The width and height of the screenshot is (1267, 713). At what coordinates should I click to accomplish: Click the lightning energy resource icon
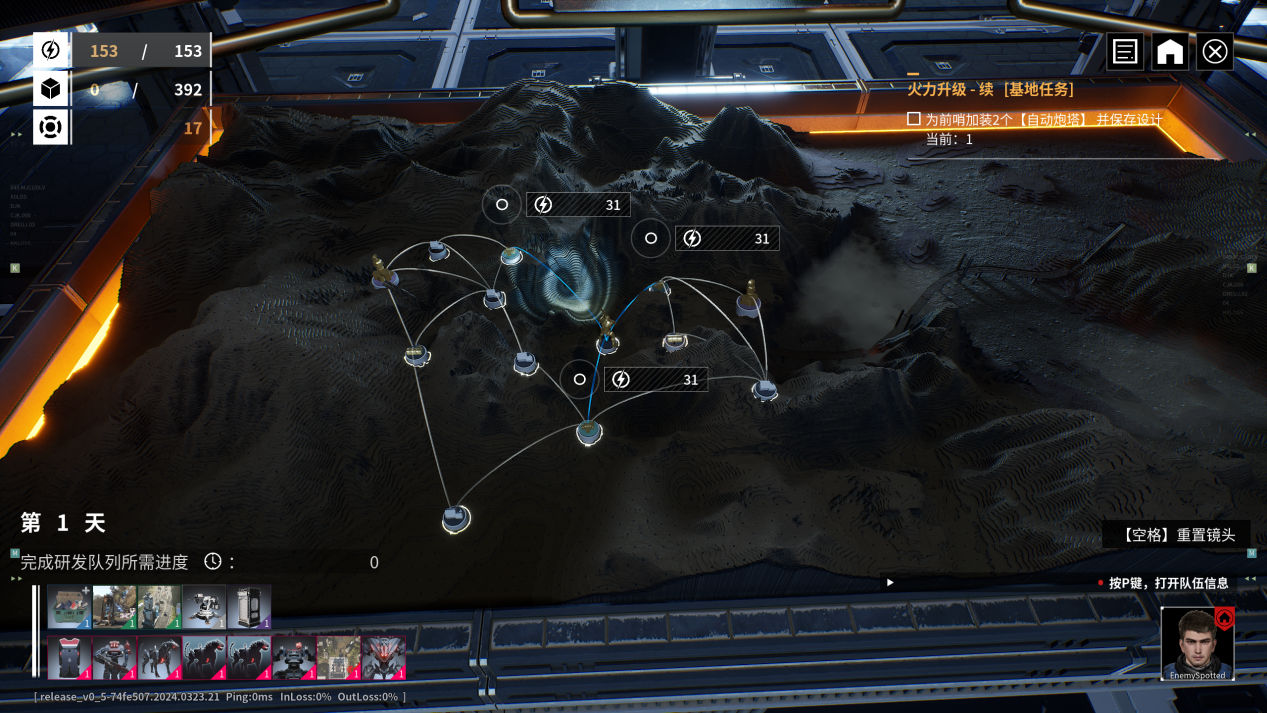(x=51, y=50)
